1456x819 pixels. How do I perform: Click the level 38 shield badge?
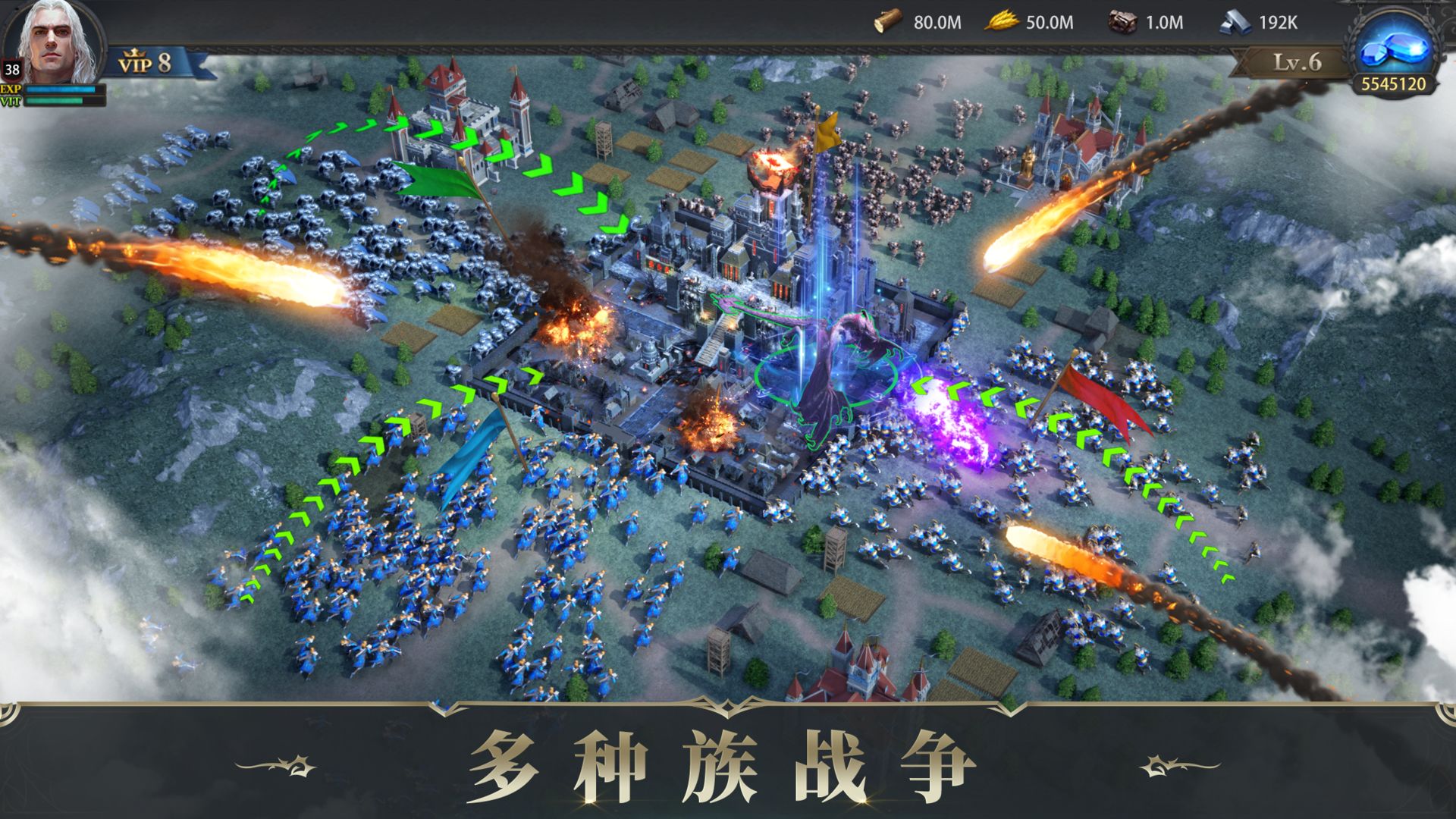click(11, 71)
